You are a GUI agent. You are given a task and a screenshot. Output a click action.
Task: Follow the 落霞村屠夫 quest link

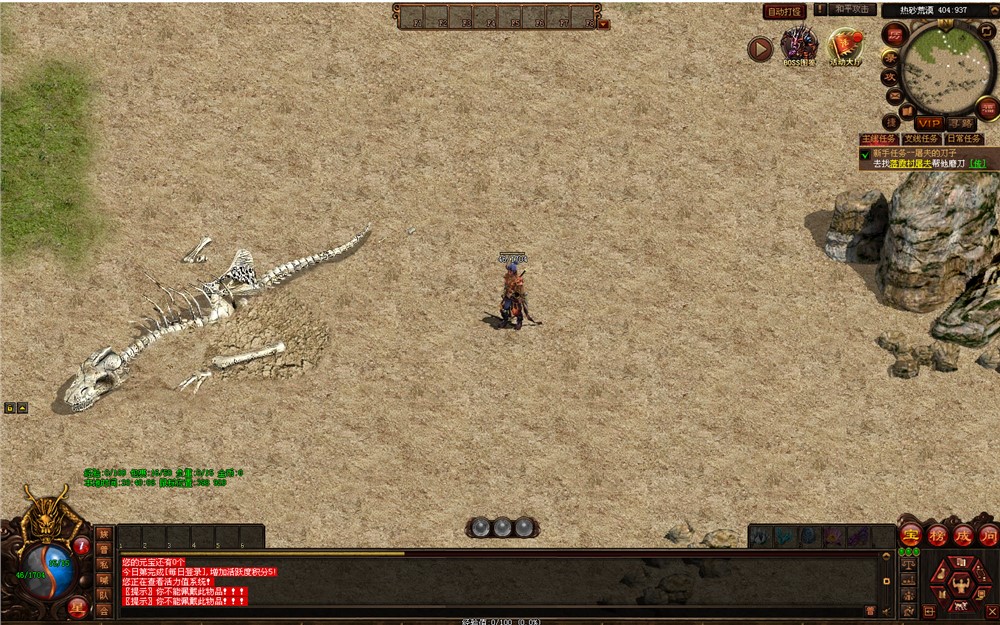[911, 163]
